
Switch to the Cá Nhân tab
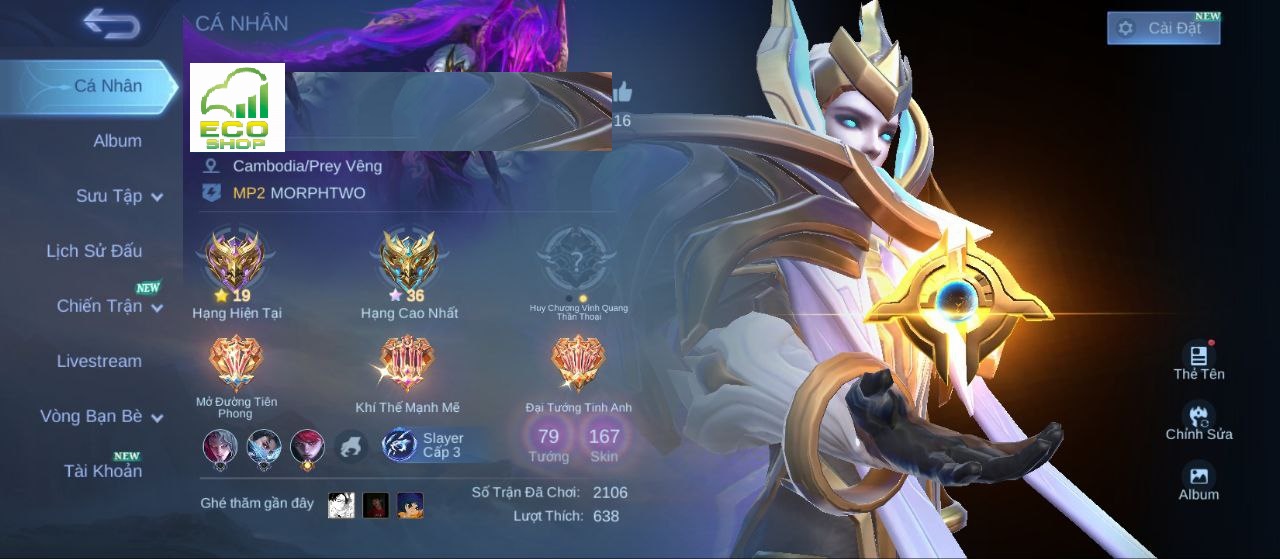107,86
